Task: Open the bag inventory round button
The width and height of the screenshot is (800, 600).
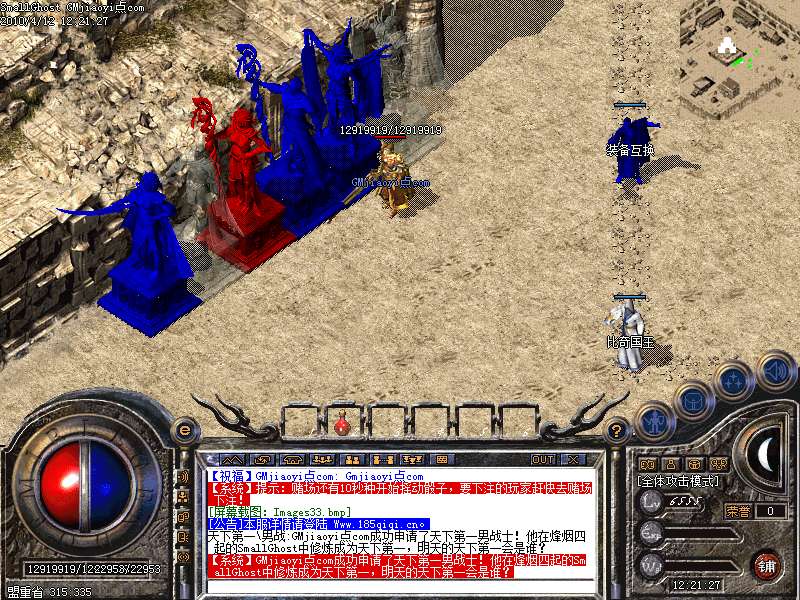Action: tap(694, 402)
